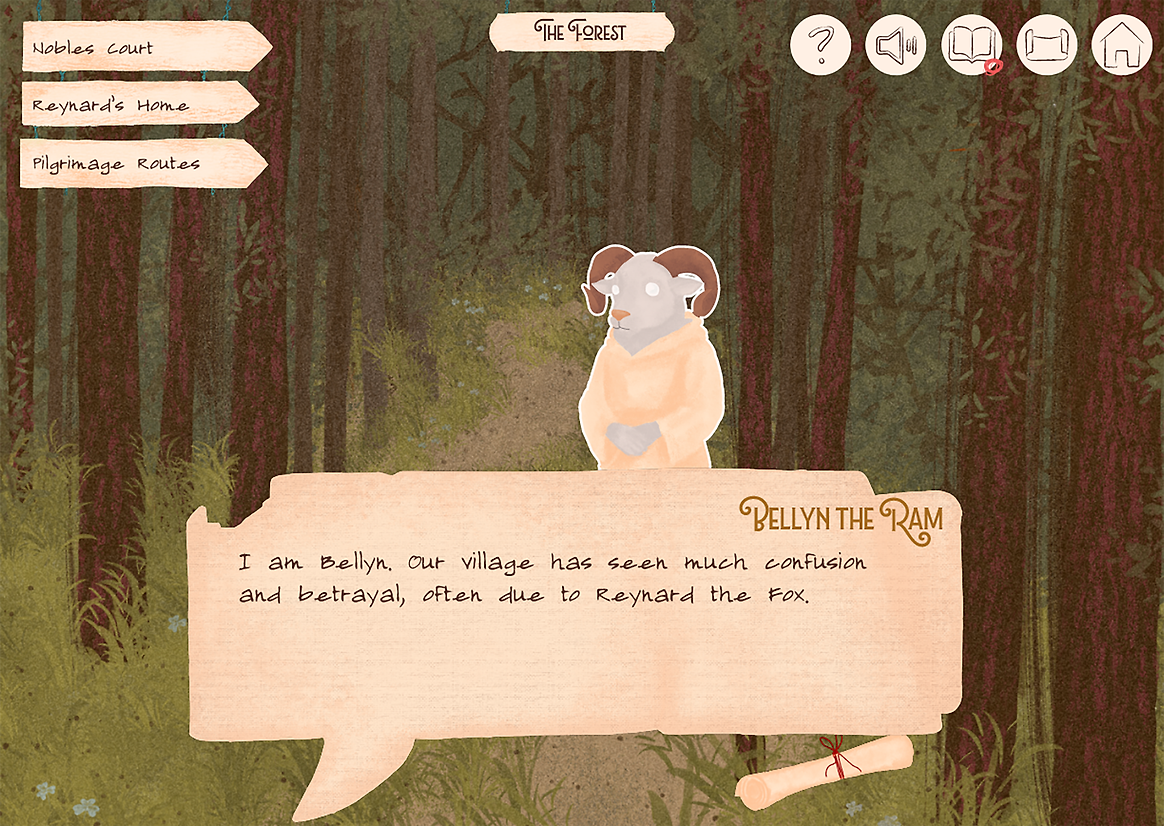1164x826 pixels.
Task: Click the rolled scroll with red ribbon
Action: pyautogui.click(x=826, y=772)
